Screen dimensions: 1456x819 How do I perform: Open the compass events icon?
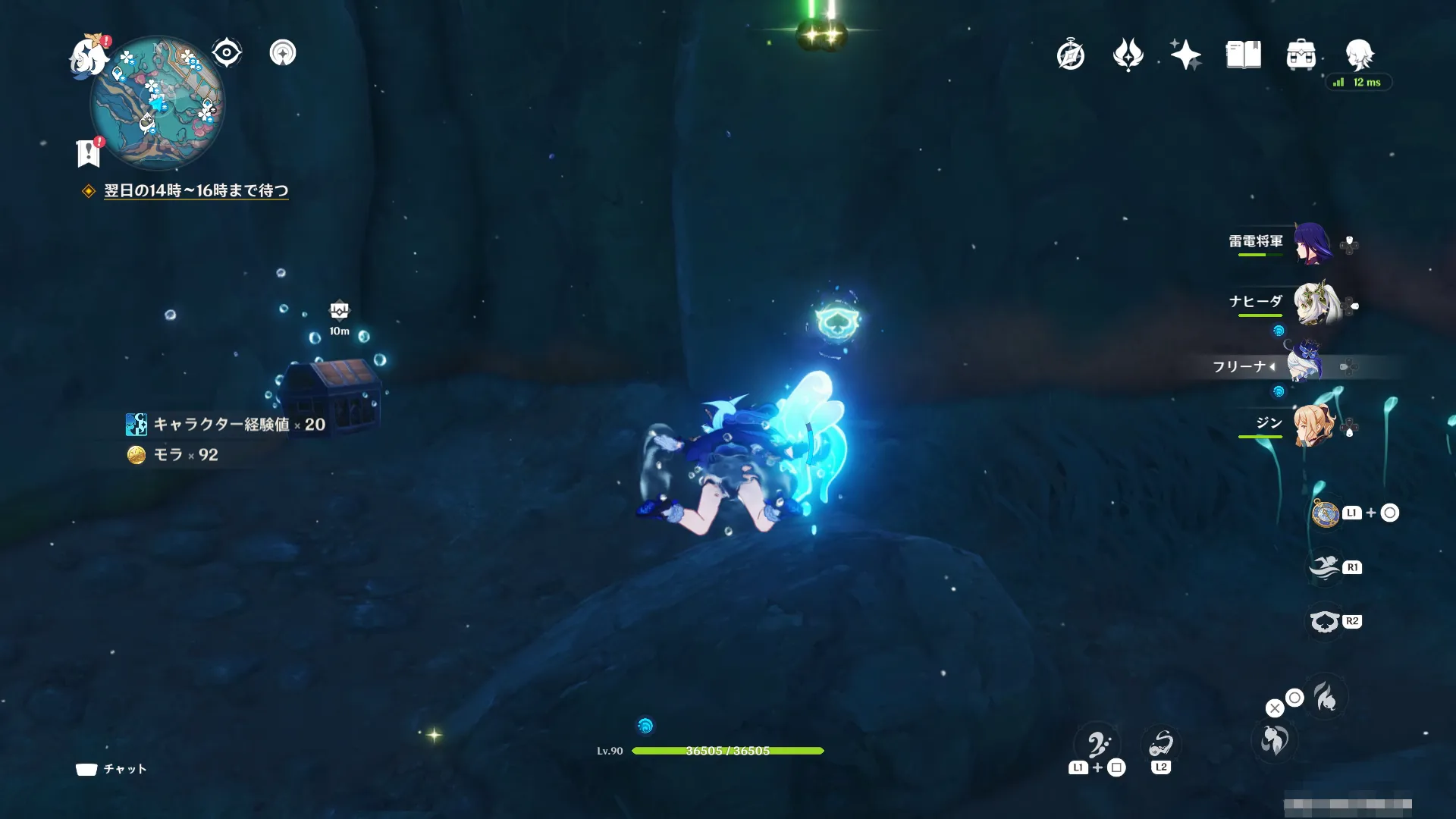click(1071, 55)
